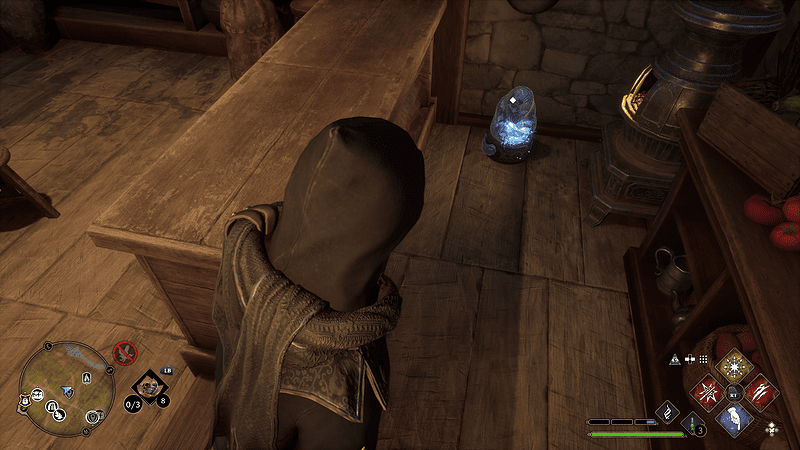Viewport: 800px width, 450px height.
Task: Open the circular minimap
Action: pyautogui.click(x=60, y=385)
